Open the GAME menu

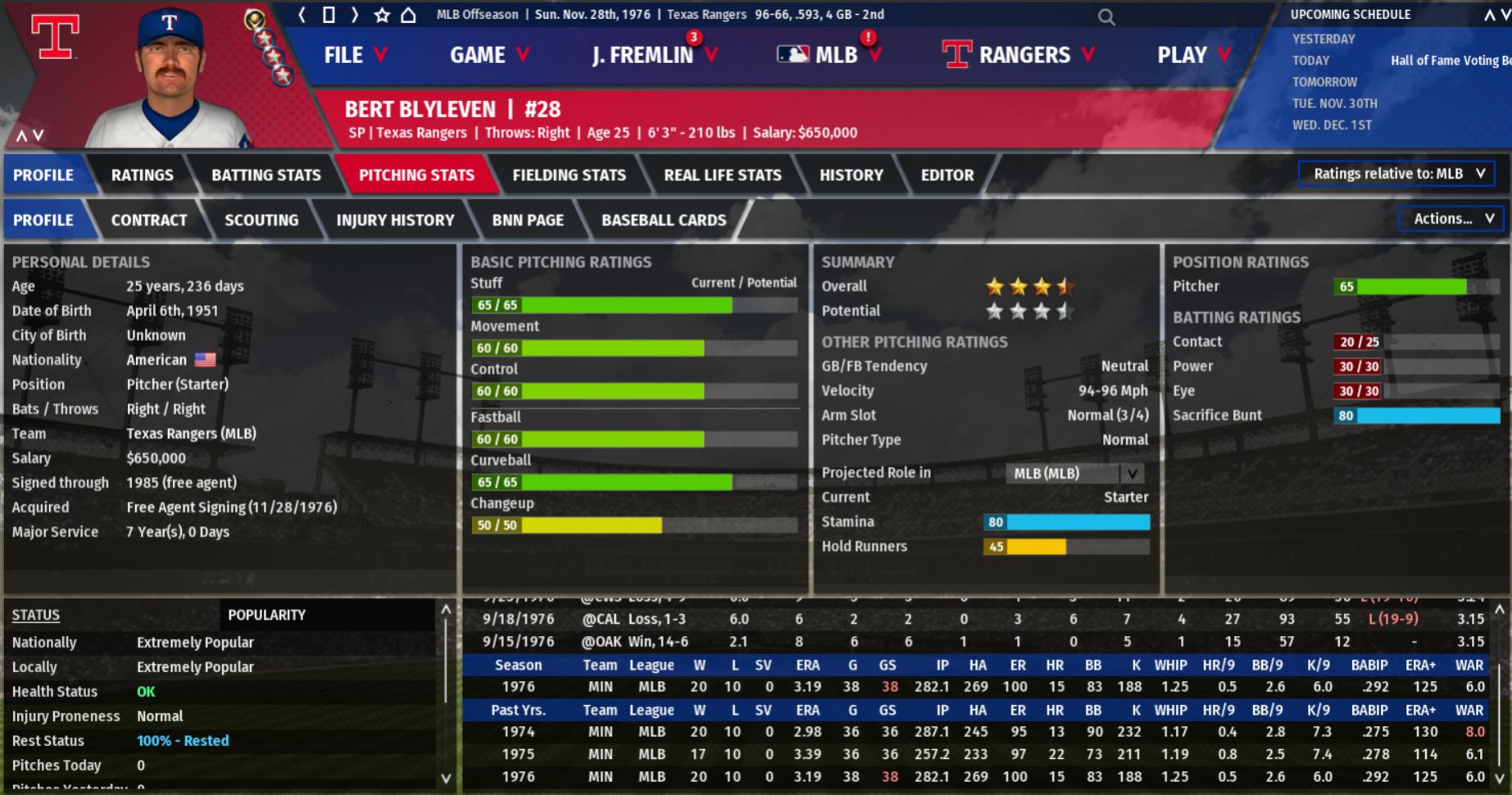coord(489,55)
